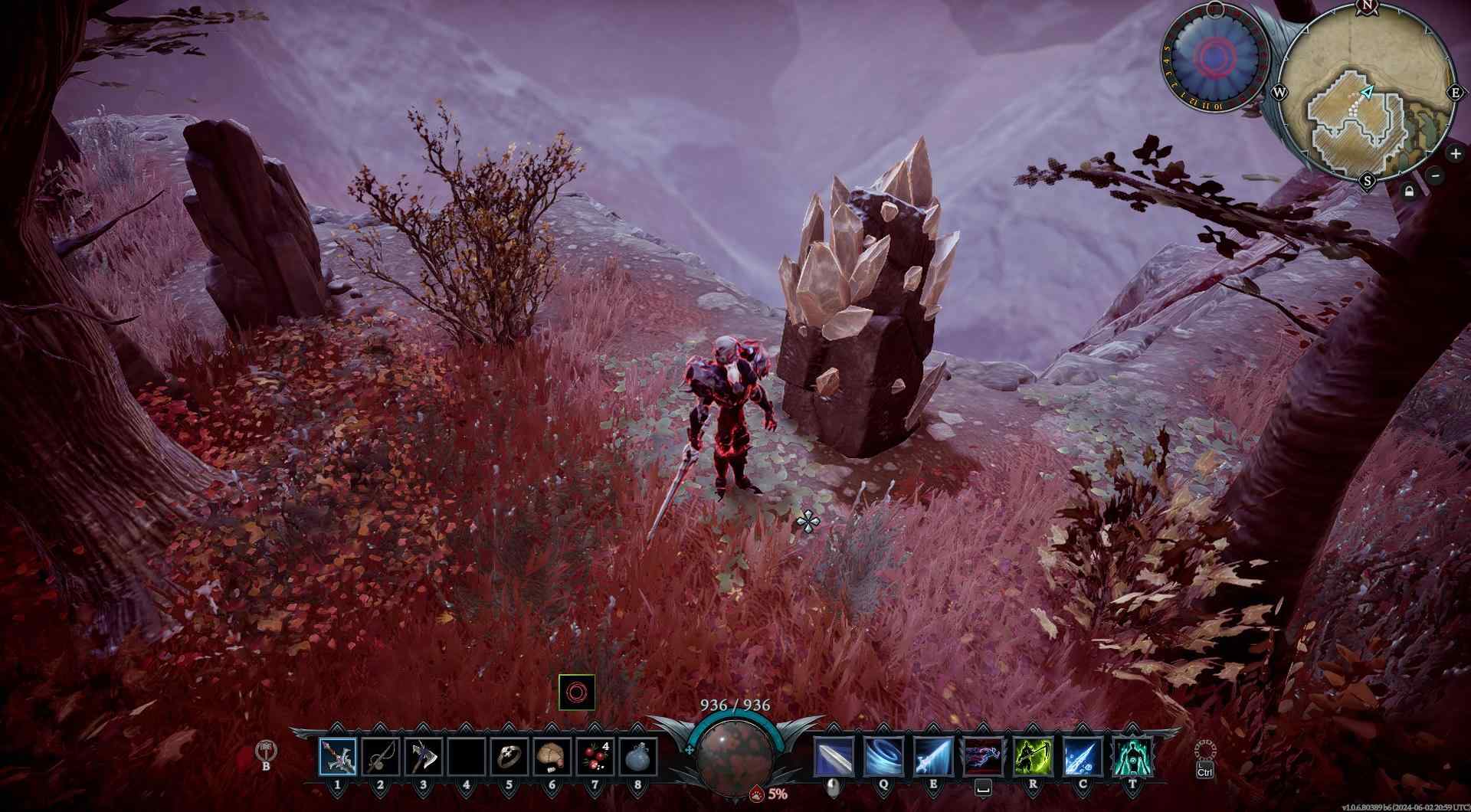
Task: Activate the primary sword attack ability
Action: [x=833, y=756]
